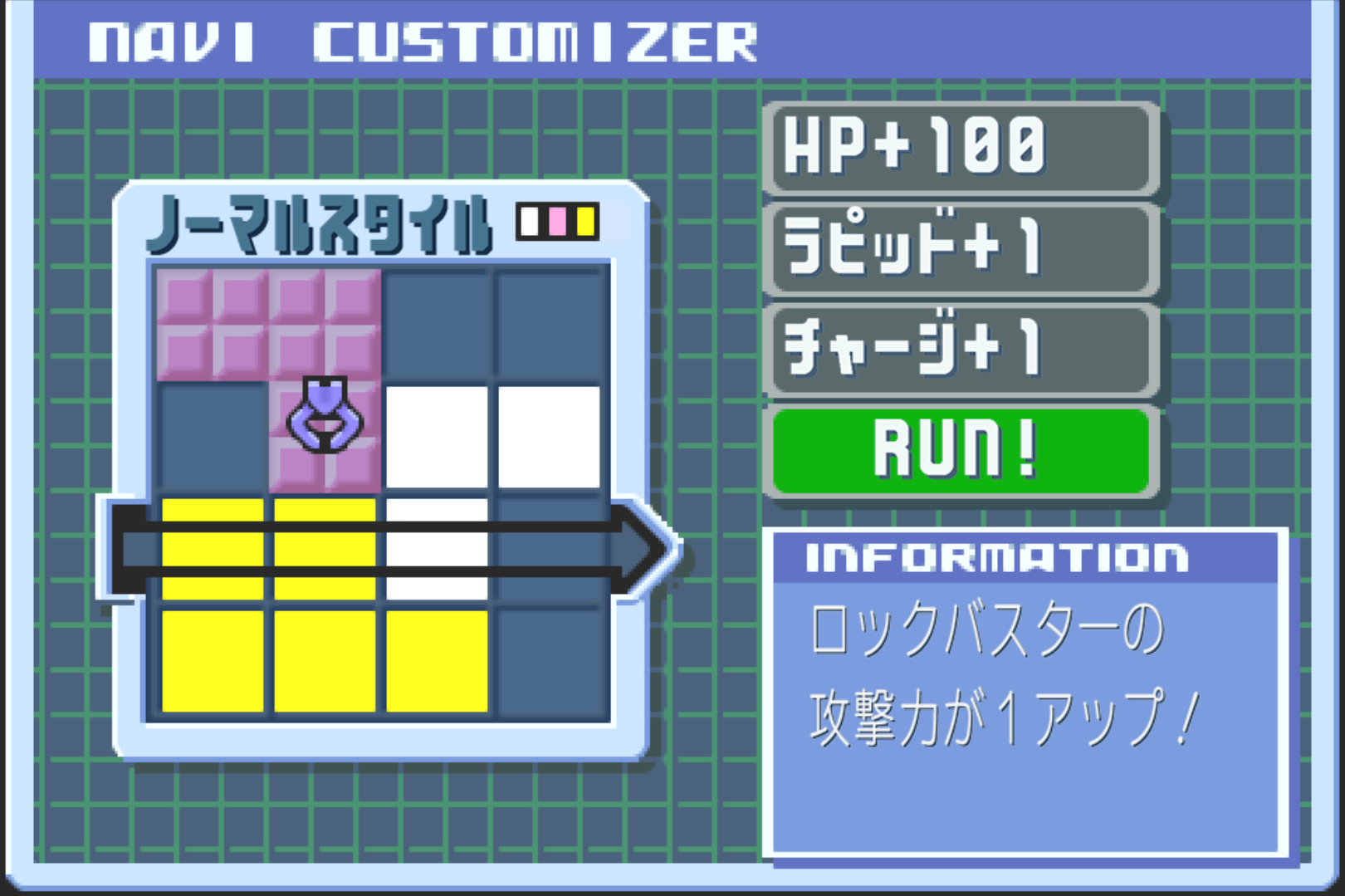Click the pink swatch in the style palette
The height and width of the screenshot is (896, 1345).
(558, 221)
